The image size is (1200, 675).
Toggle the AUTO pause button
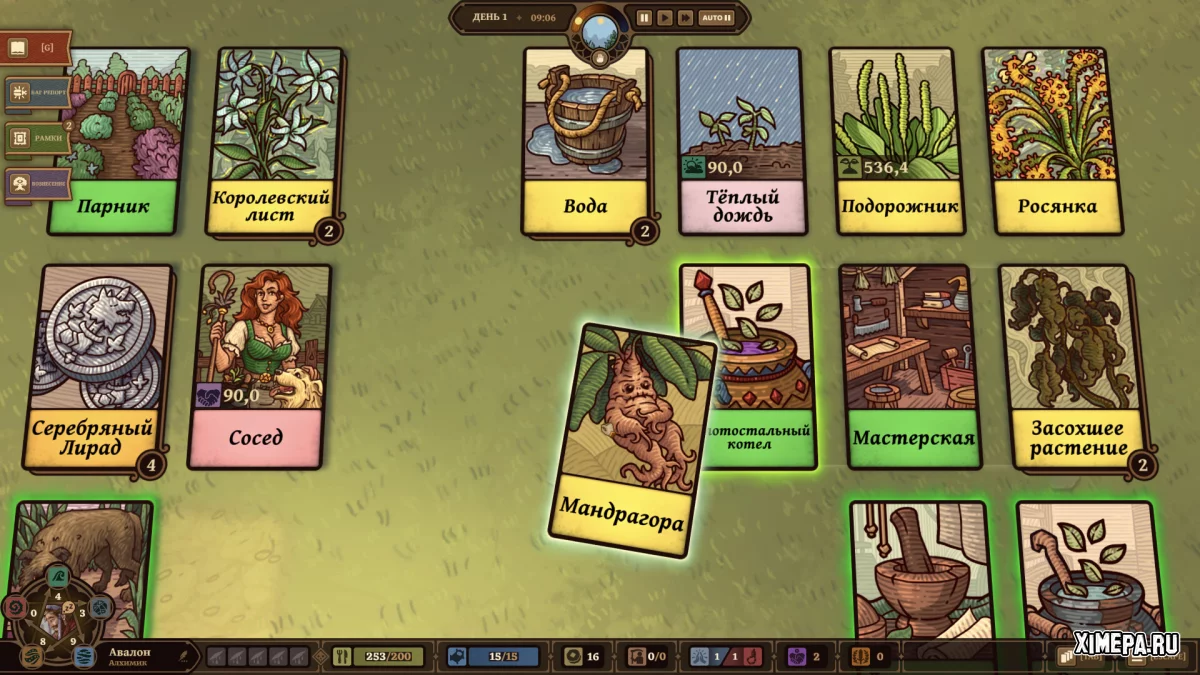tap(716, 17)
